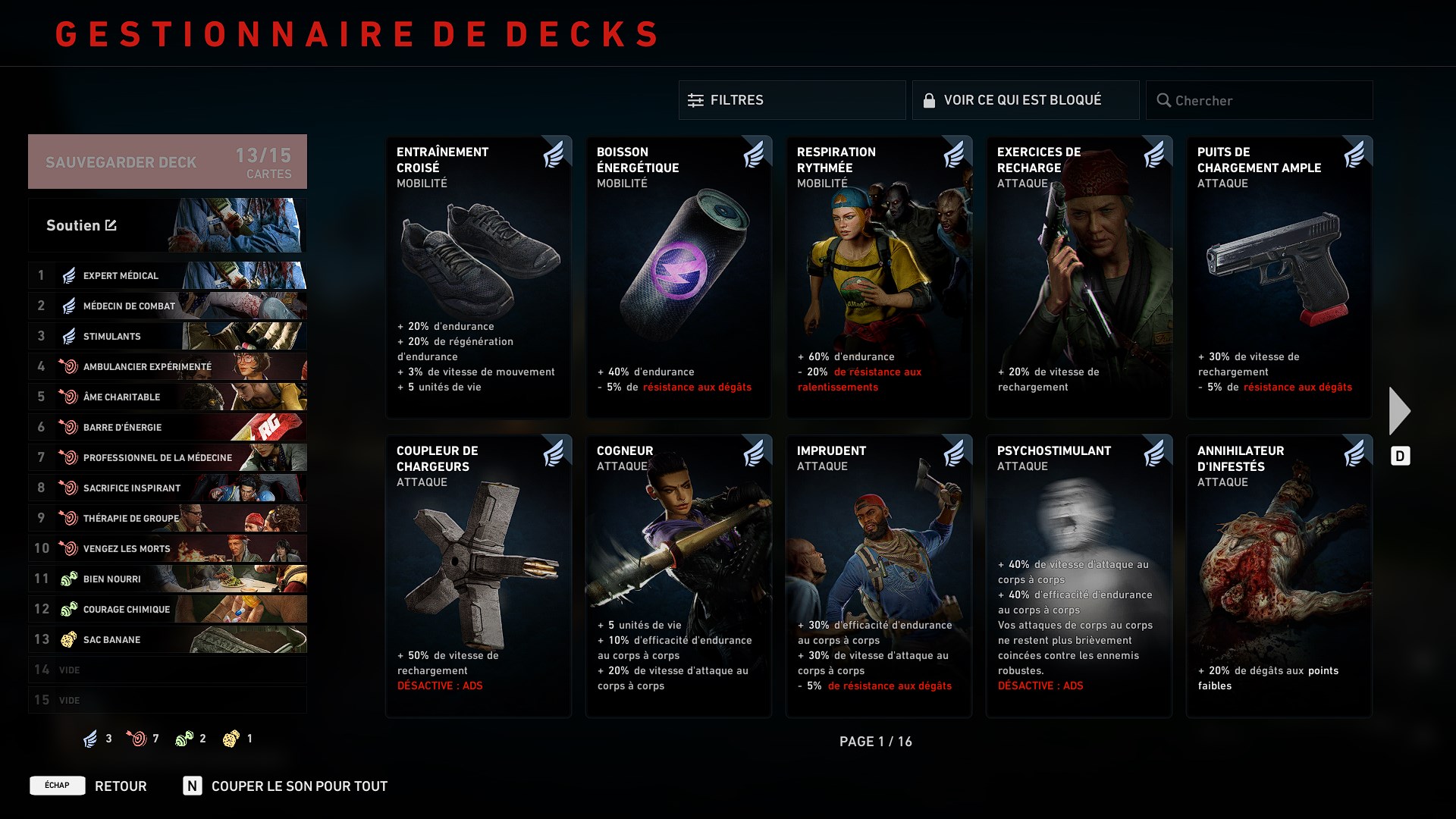1456x819 pixels.
Task: Go to next page with the right arrow
Action: click(x=1399, y=409)
